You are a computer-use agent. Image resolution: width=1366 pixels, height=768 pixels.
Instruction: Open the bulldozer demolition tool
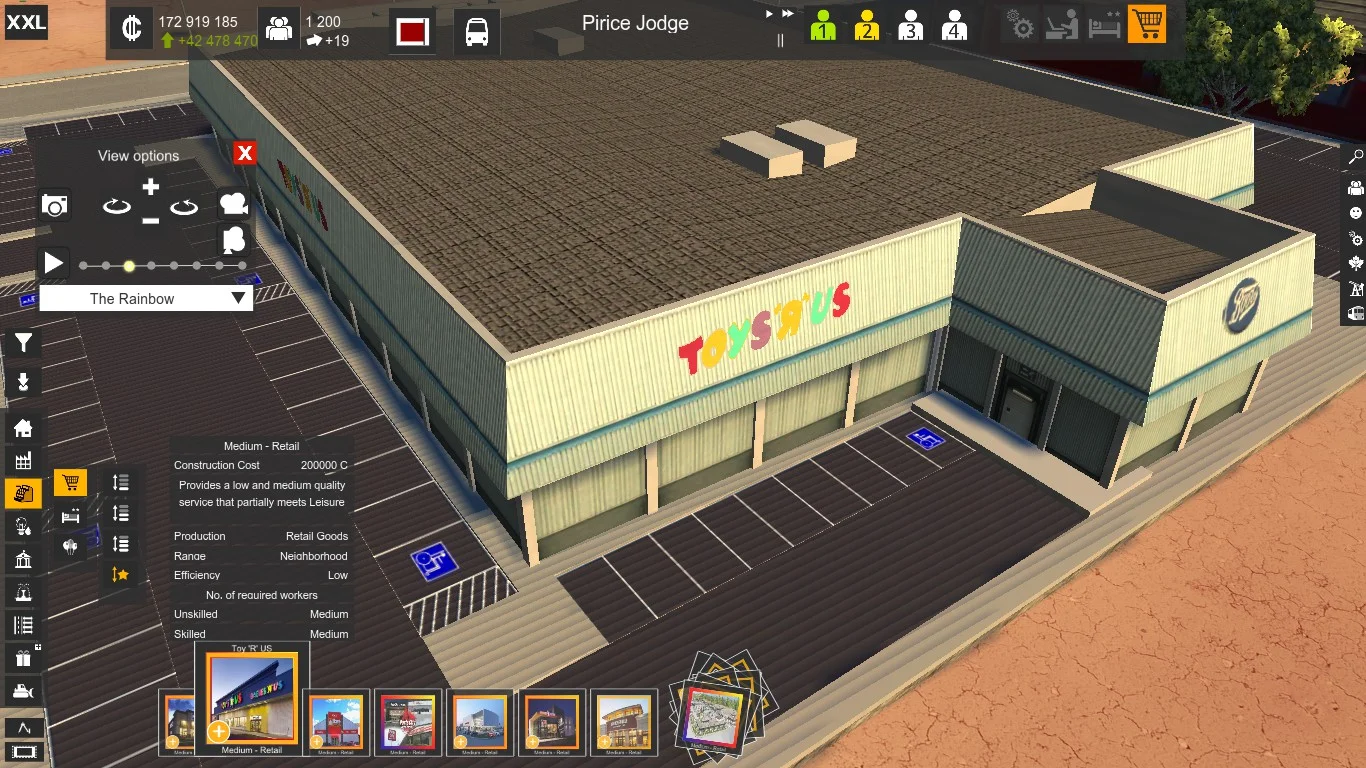23,690
